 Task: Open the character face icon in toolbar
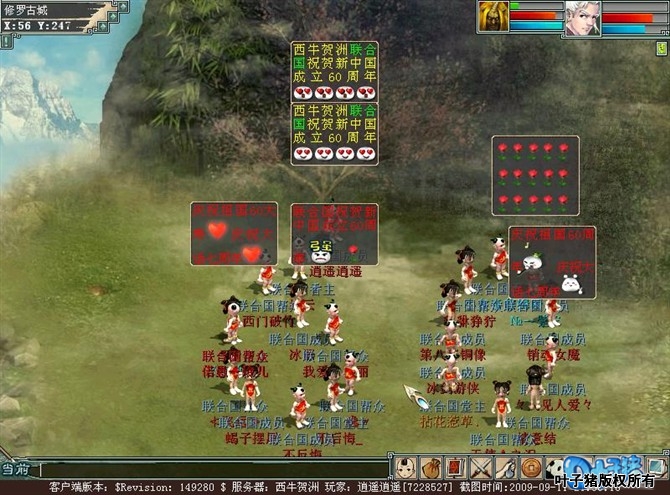click(406, 467)
